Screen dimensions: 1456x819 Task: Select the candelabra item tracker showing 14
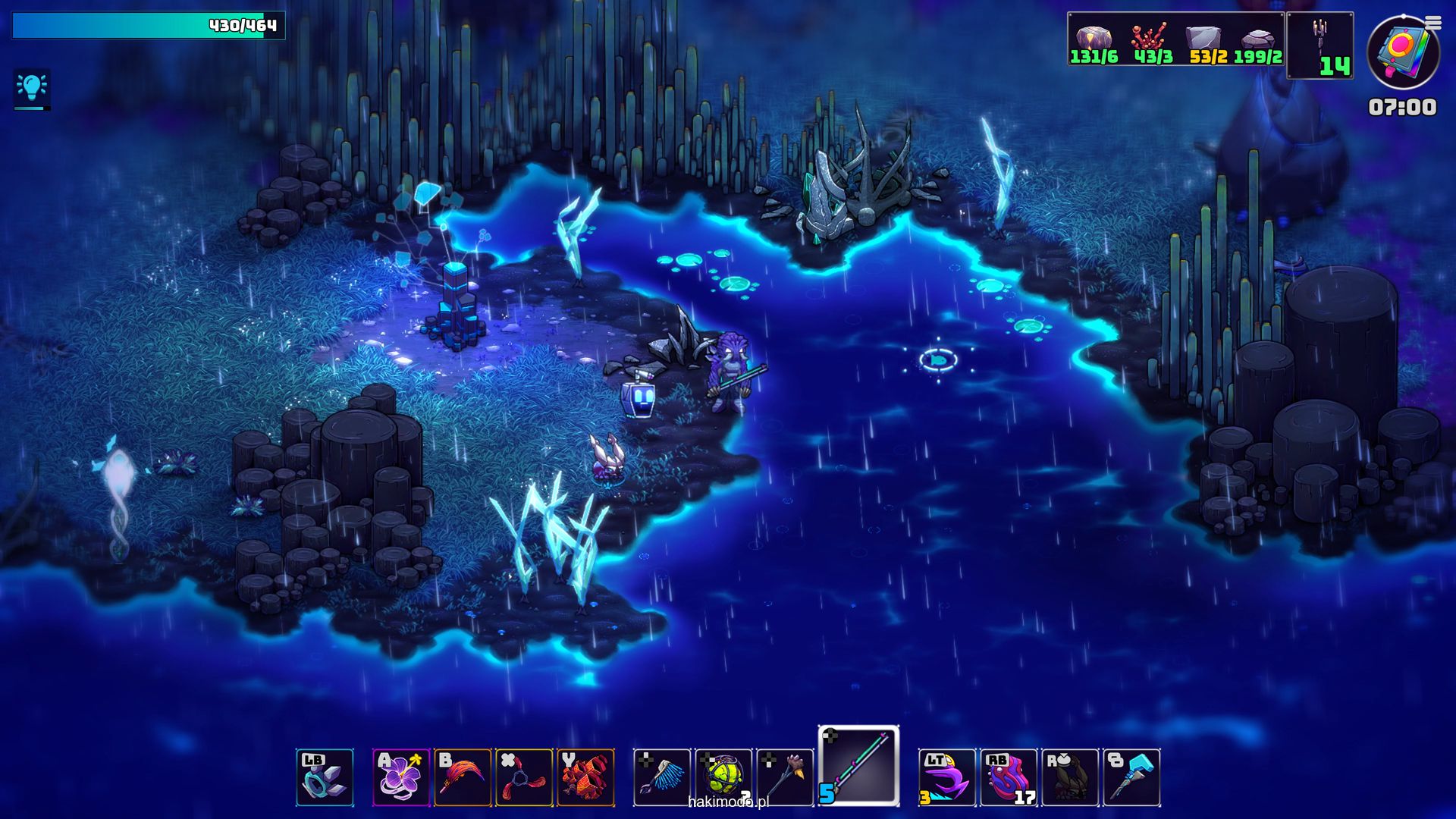tap(1320, 45)
